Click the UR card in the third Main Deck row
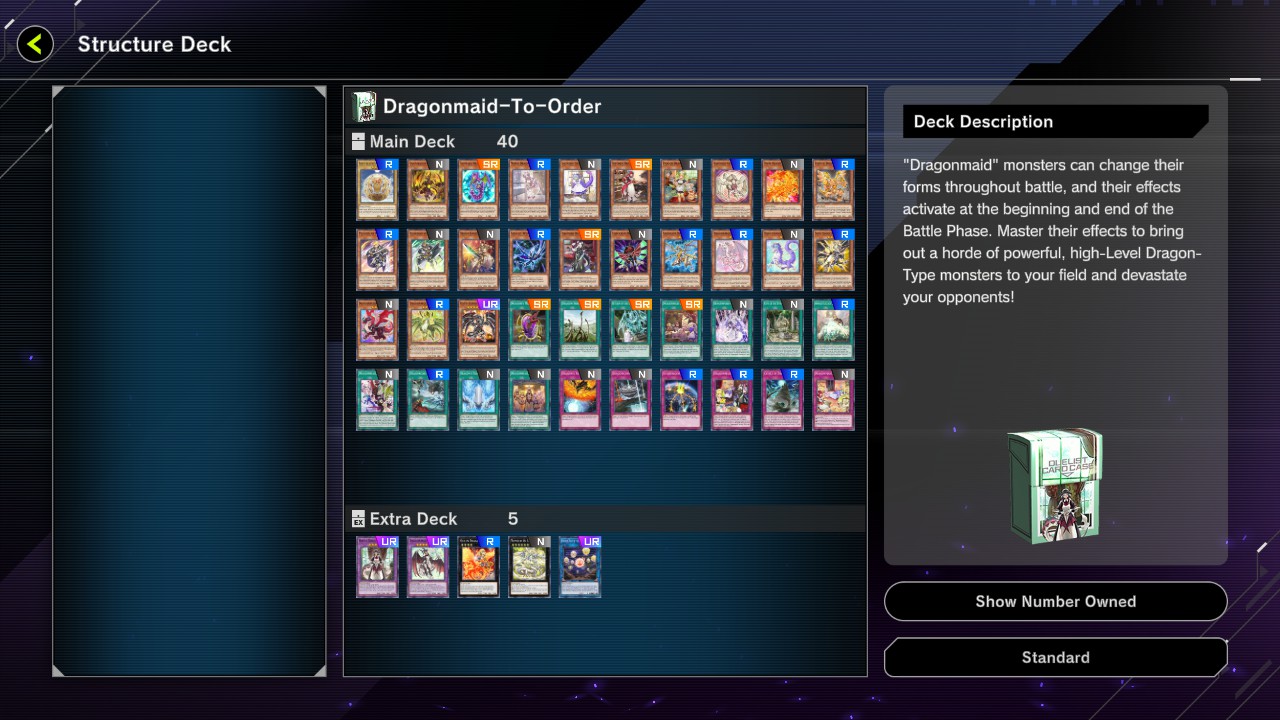Image resolution: width=1280 pixels, height=720 pixels. [x=478, y=330]
